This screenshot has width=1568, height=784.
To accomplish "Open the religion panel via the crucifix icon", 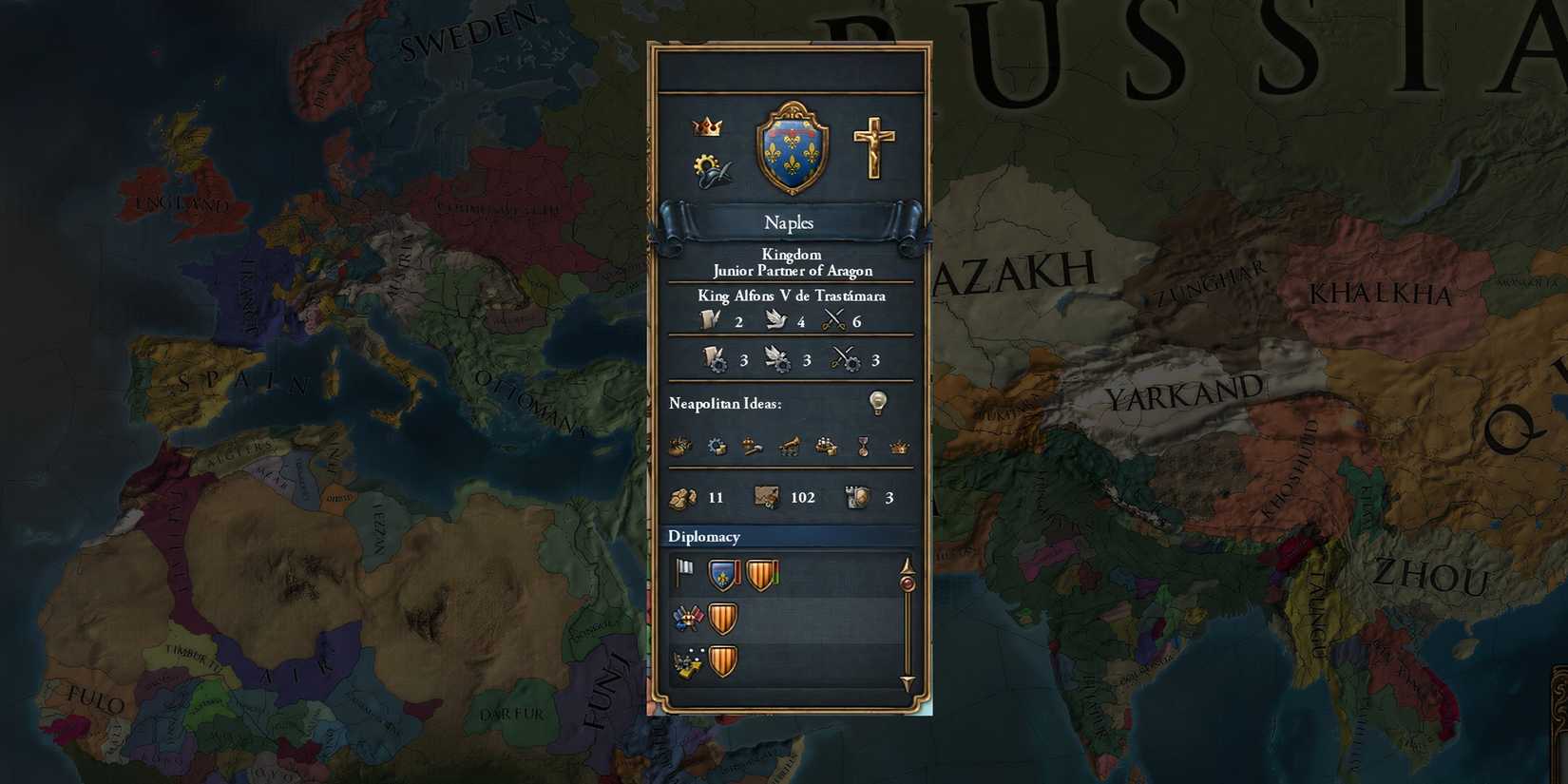I will coord(875,149).
